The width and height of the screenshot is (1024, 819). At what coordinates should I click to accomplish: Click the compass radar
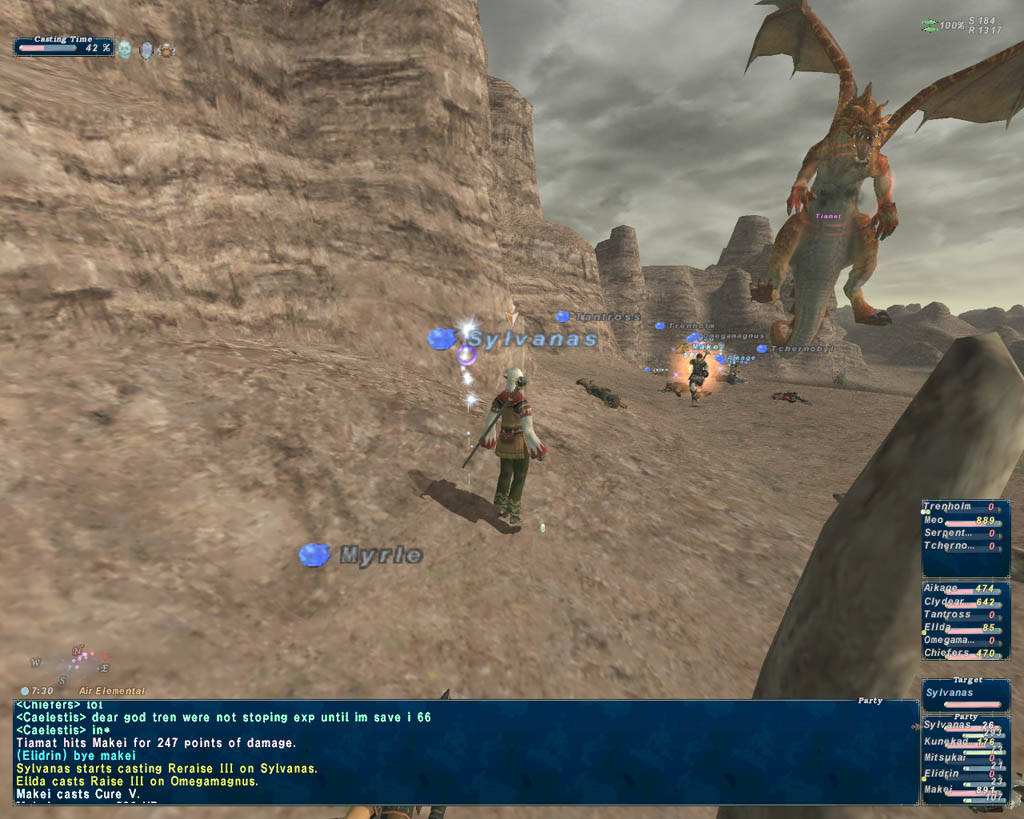click(74, 664)
